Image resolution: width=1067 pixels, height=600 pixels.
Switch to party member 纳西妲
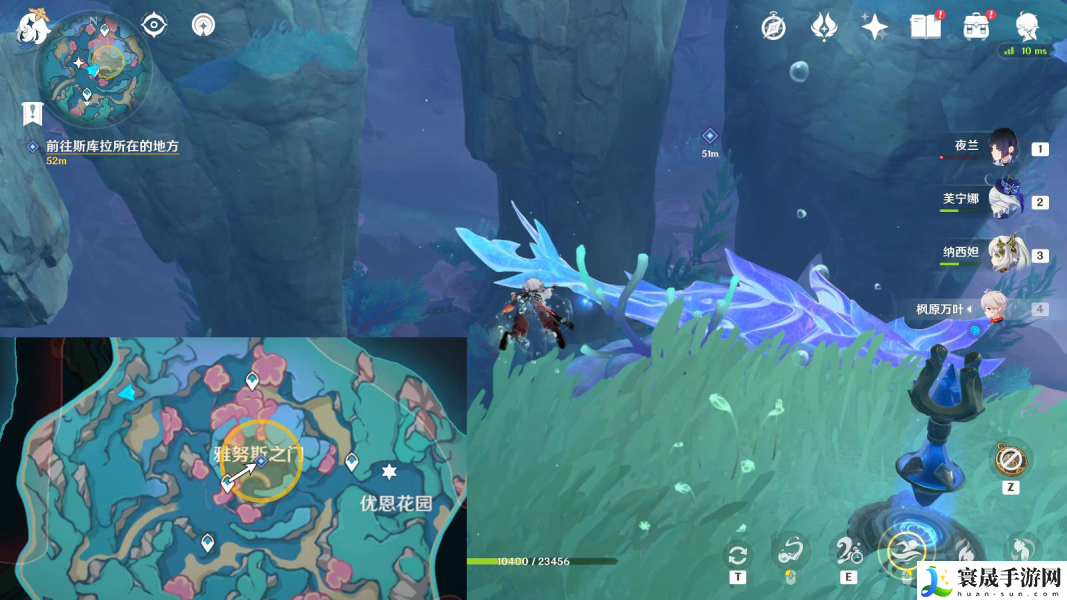1003,254
